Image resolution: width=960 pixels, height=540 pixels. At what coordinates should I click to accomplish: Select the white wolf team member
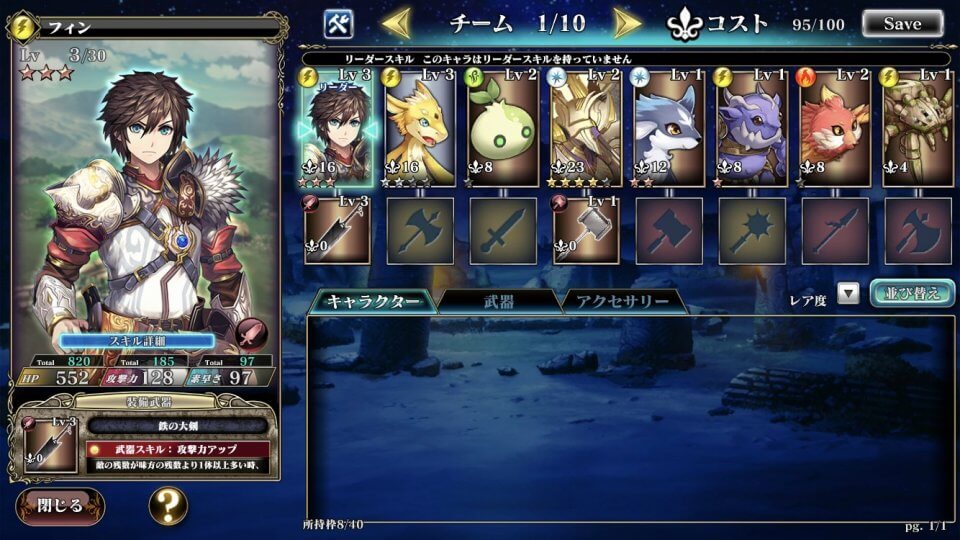669,128
